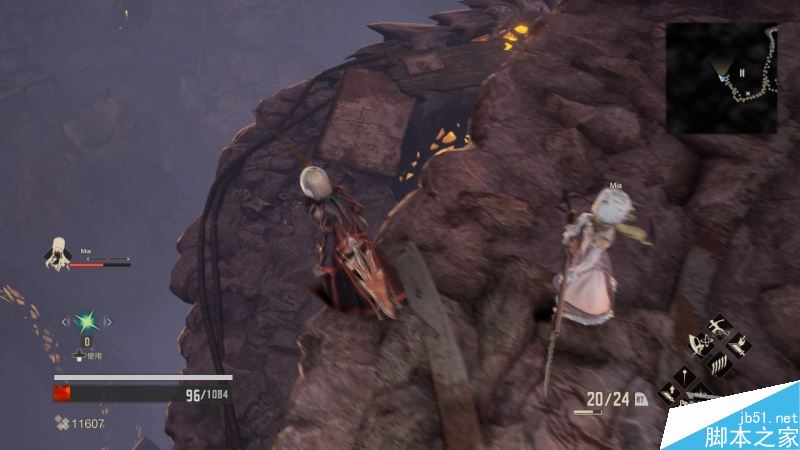The image size is (800, 450).
Task: Activate the four claw slashes gift
Action: (718, 362)
